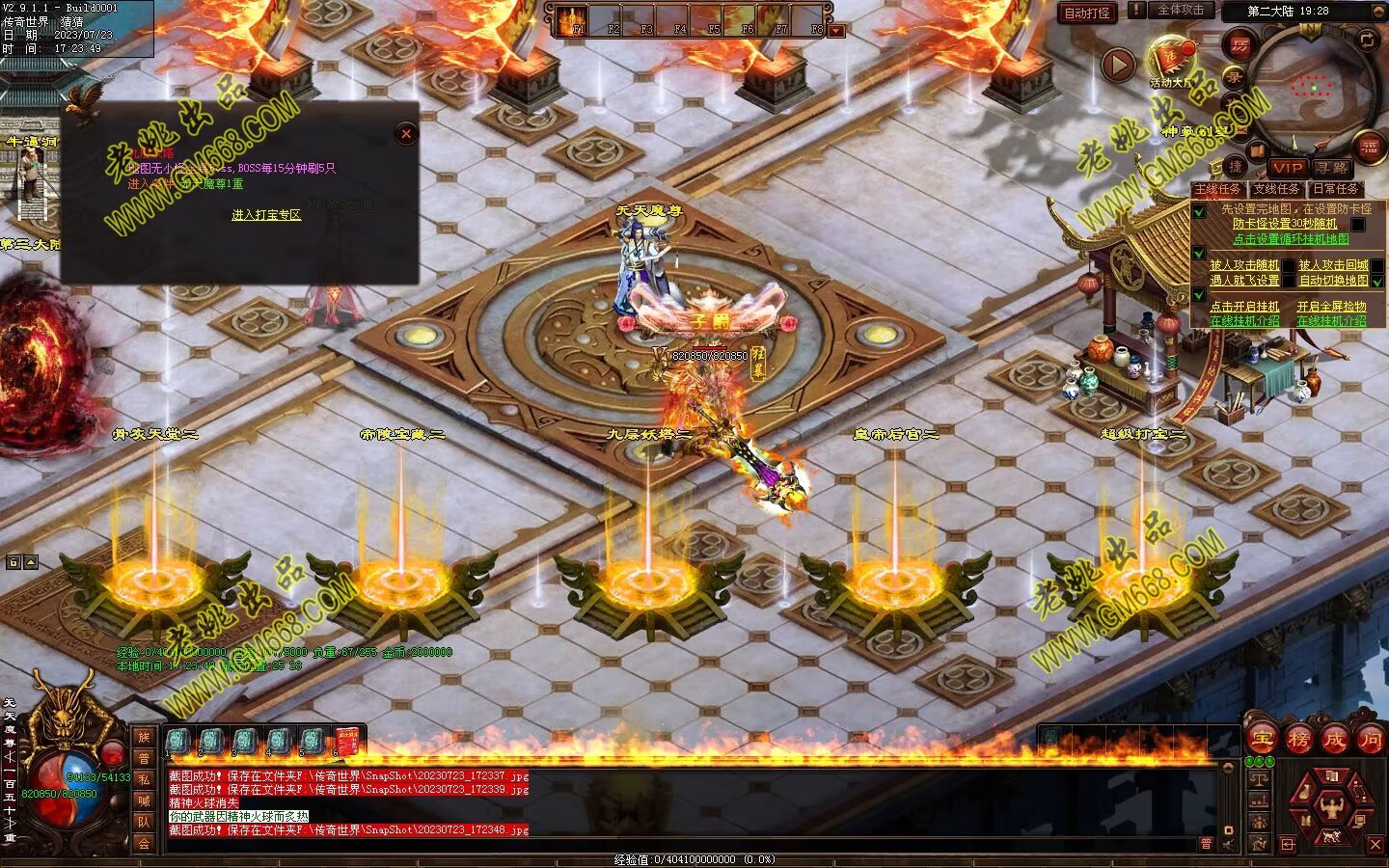Open the VIP panel
This screenshot has height=868, width=1389.
point(1287,168)
